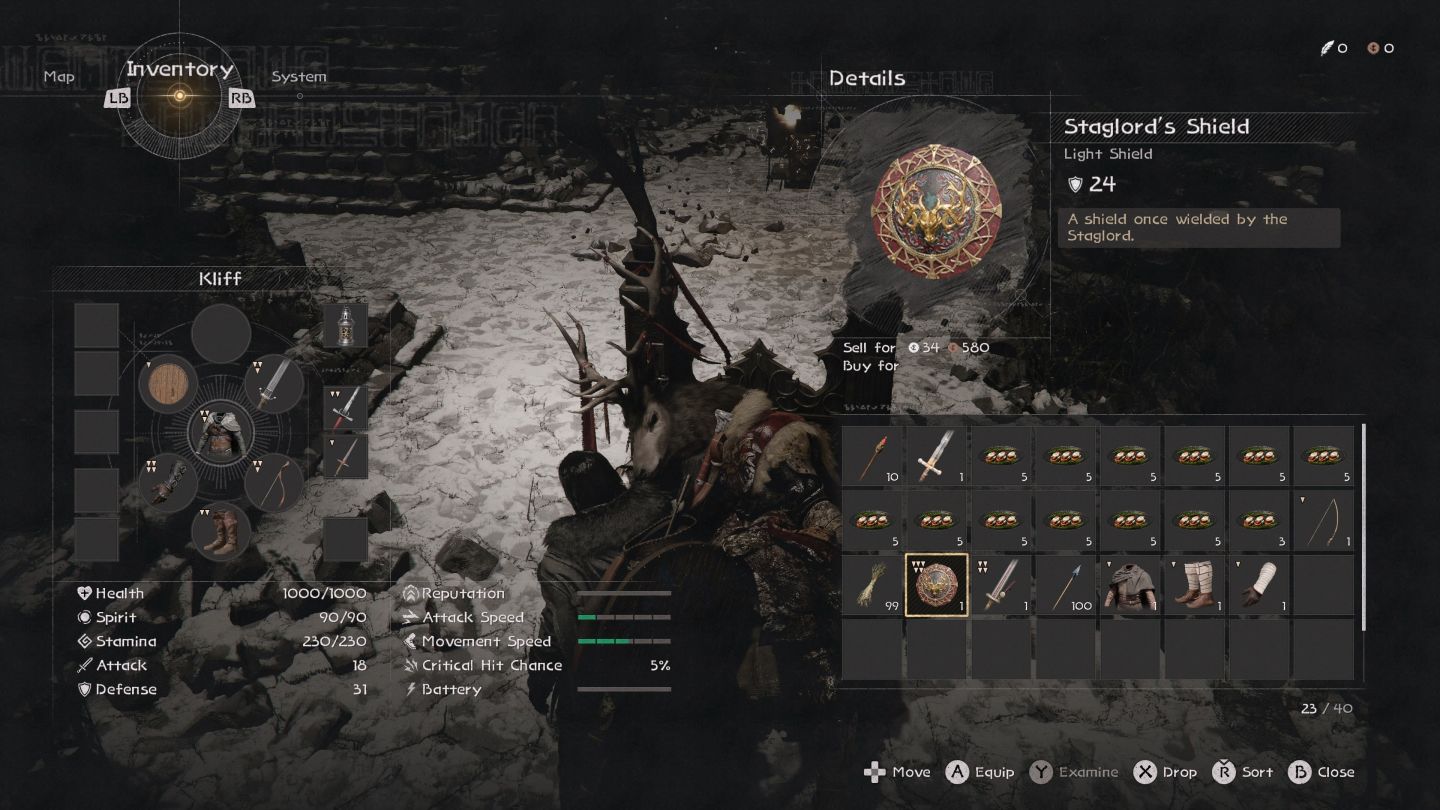Choose the food stack of 3

click(x=1258, y=521)
